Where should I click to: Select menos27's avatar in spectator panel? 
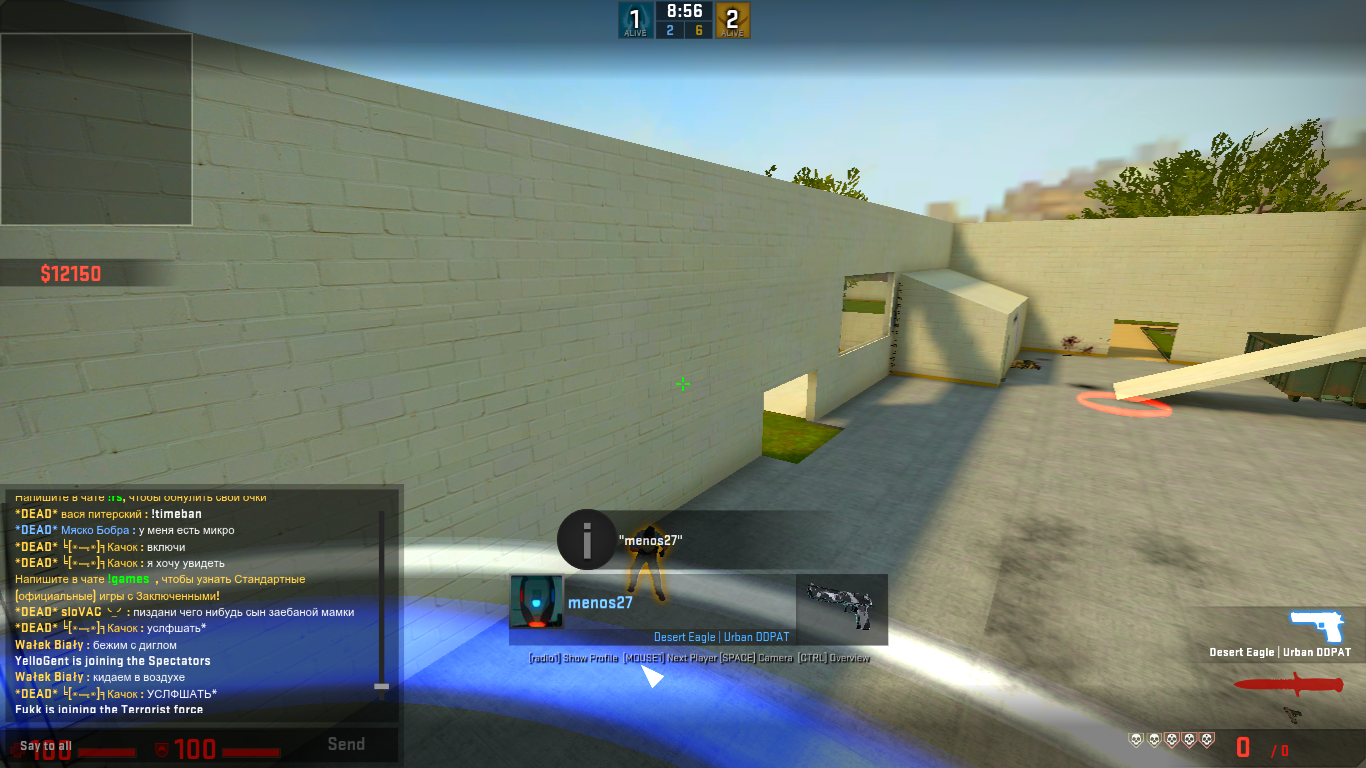536,602
